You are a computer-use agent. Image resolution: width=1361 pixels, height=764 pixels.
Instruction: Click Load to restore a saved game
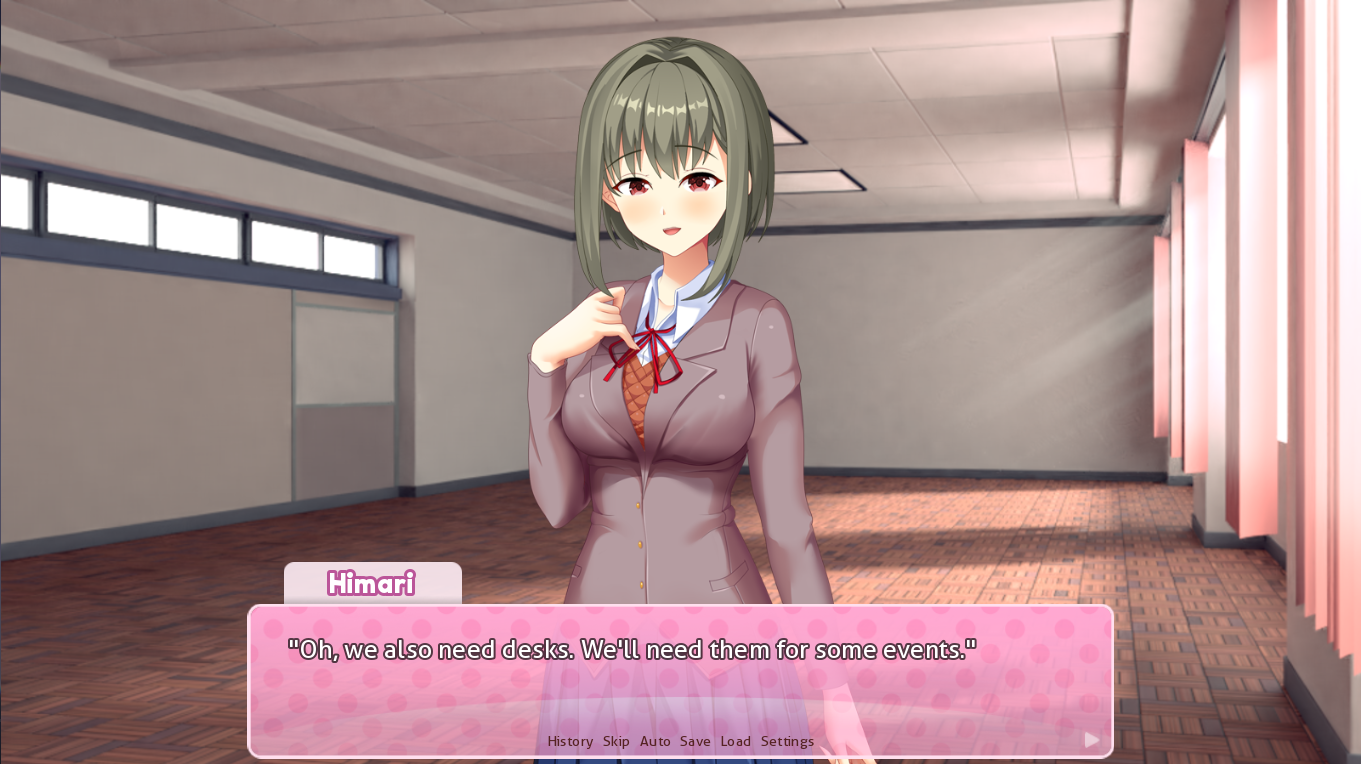pos(735,741)
